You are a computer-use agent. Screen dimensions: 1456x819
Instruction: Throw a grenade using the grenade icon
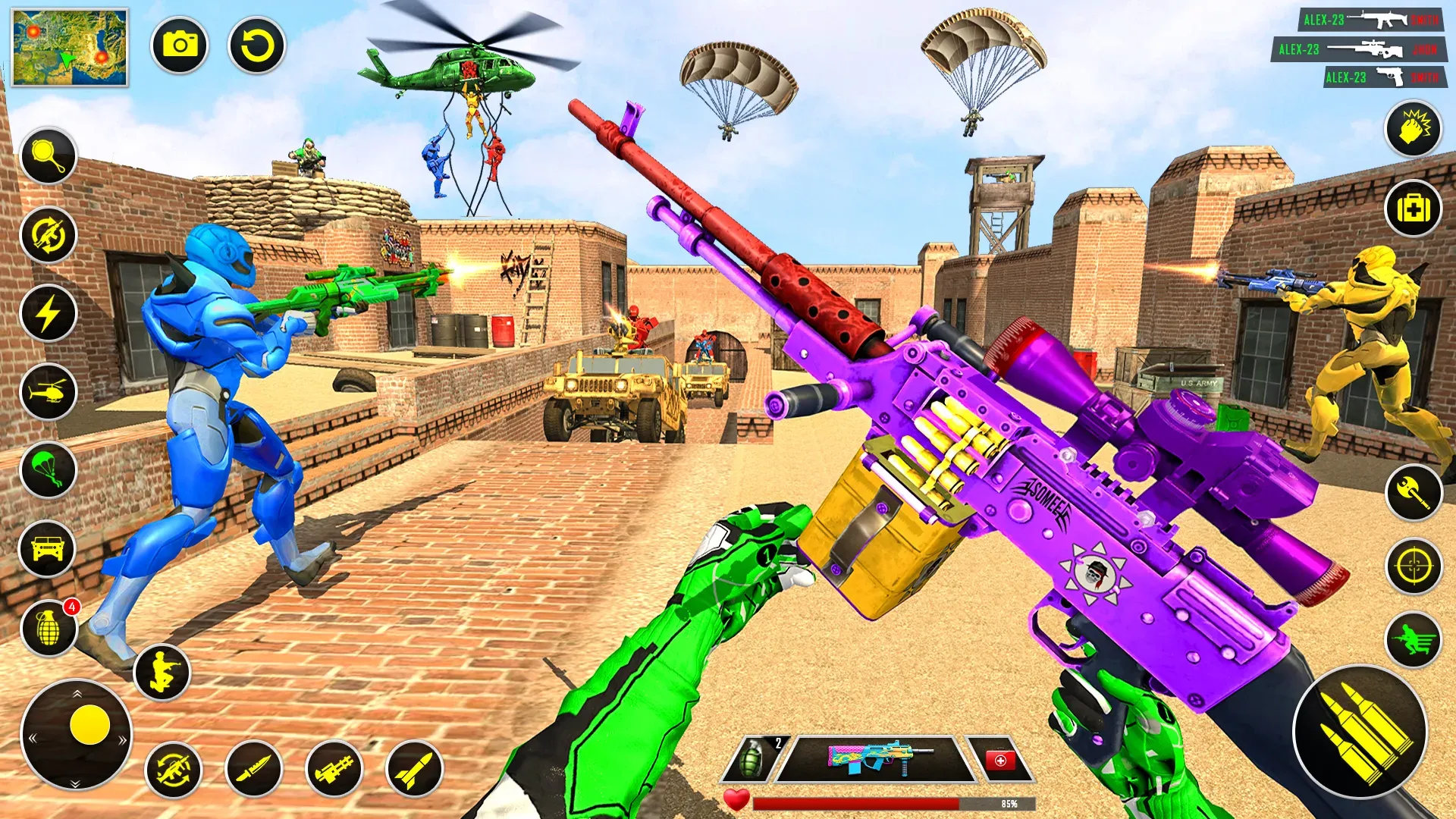click(48, 628)
